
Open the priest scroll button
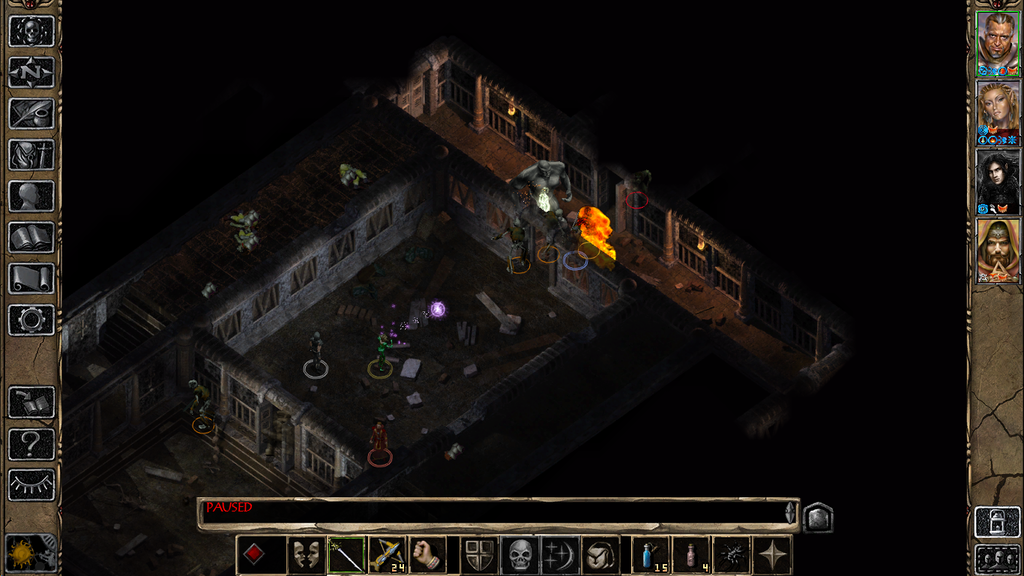pyautogui.click(x=31, y=278)
